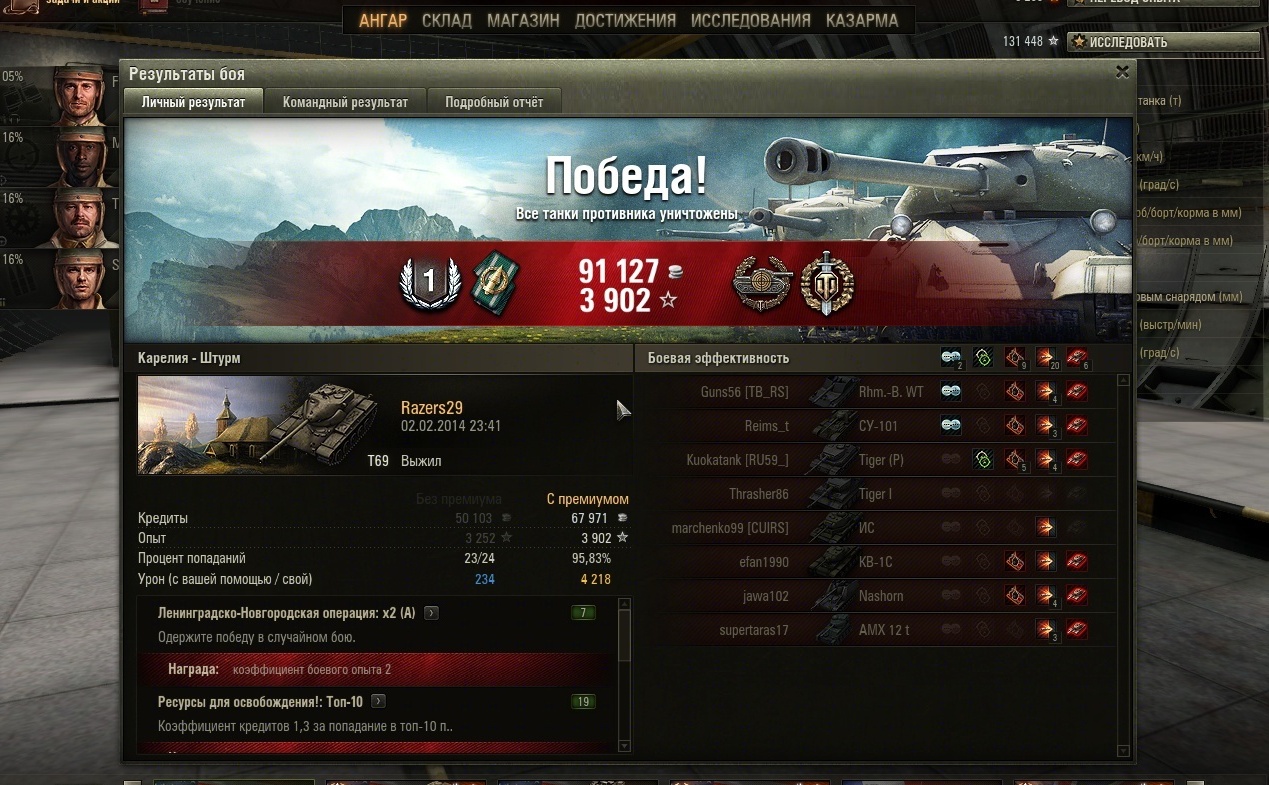Select the Guns56 Rhm.-B. WT enemy row
Screen dimensions: 1269x785
pos(880,392)
